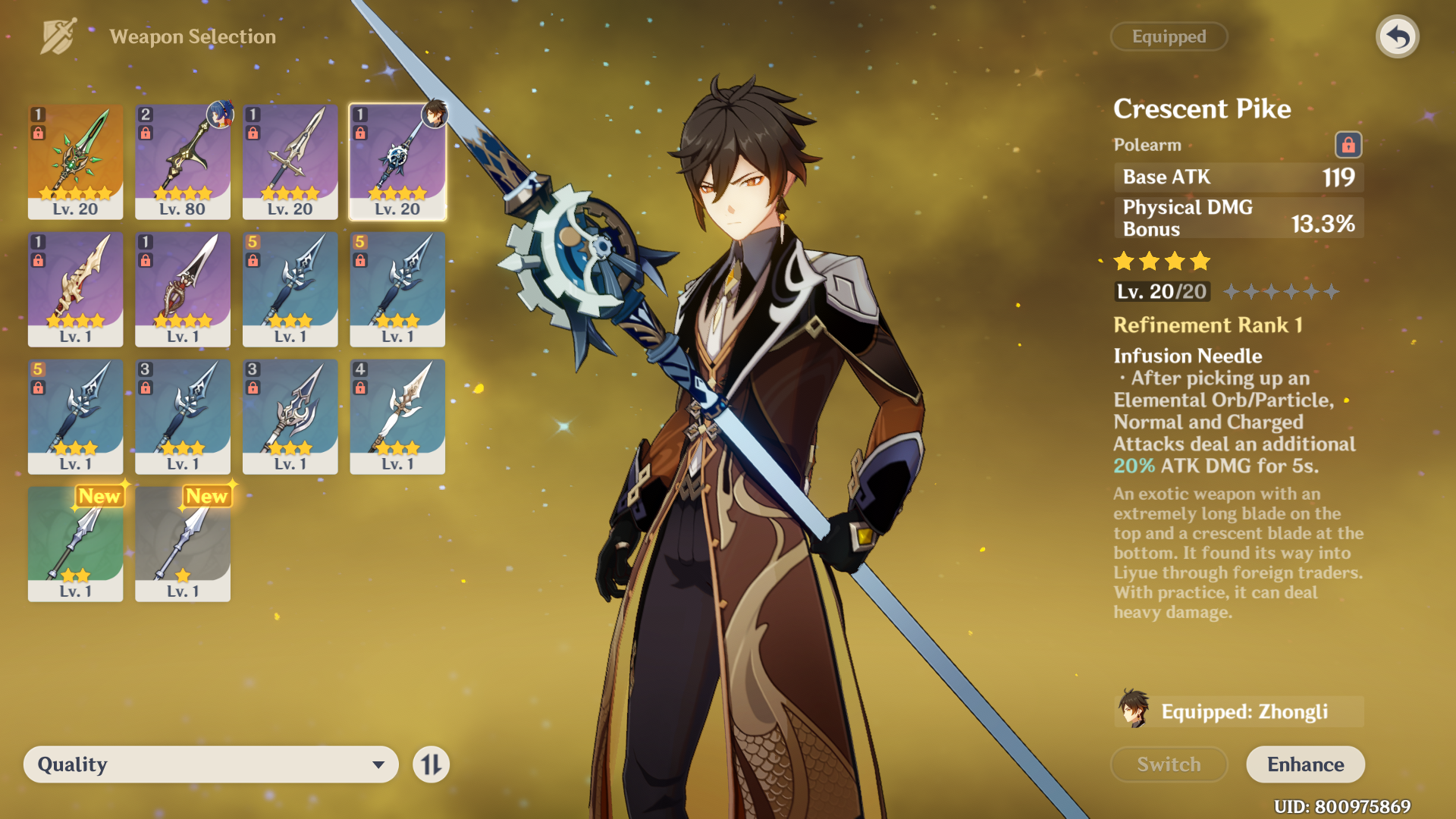Select the five-star green jade spear

75,161
